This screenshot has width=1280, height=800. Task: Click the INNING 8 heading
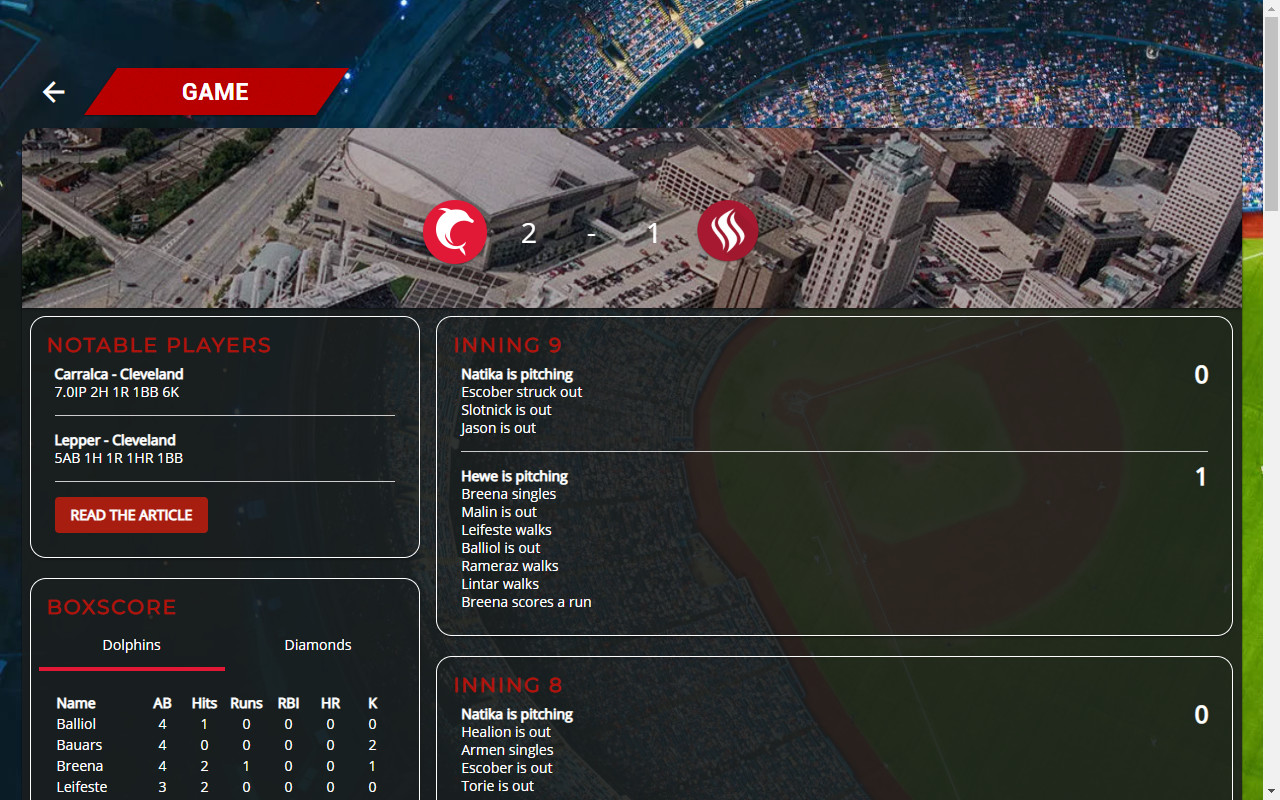tap(508, 685)
